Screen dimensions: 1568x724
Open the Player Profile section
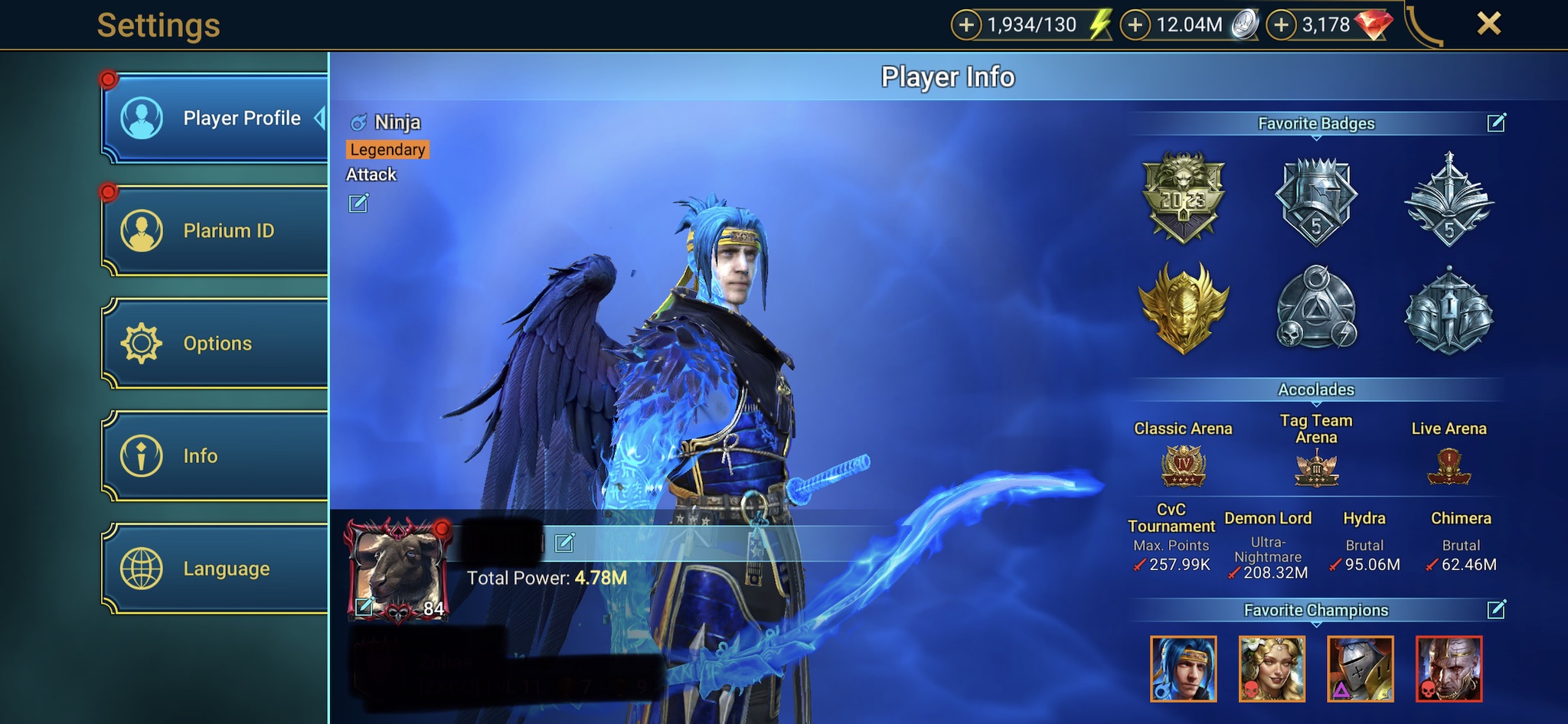[x=215, y=118]
